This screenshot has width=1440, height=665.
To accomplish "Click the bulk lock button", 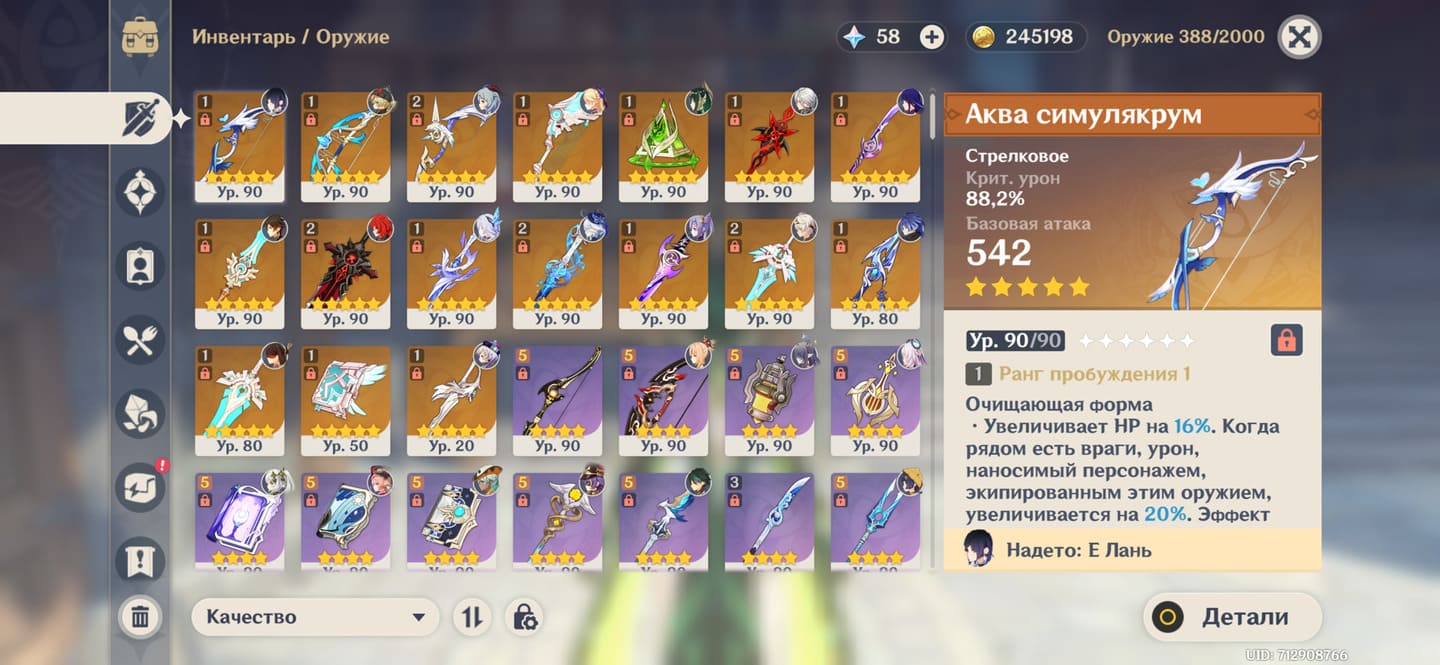I will tap(524, 617).
